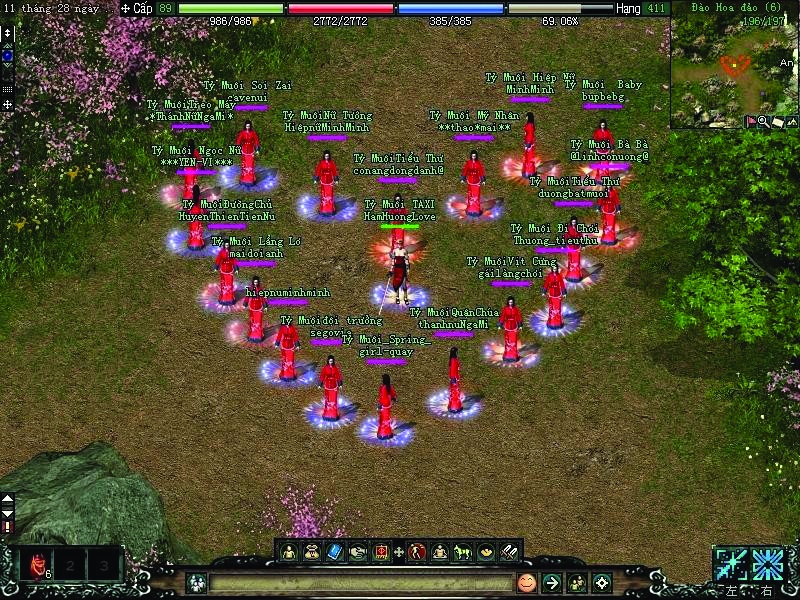Open the red banner icon
This screenshot has height=600, width=800.
click(x=381, y=551)
